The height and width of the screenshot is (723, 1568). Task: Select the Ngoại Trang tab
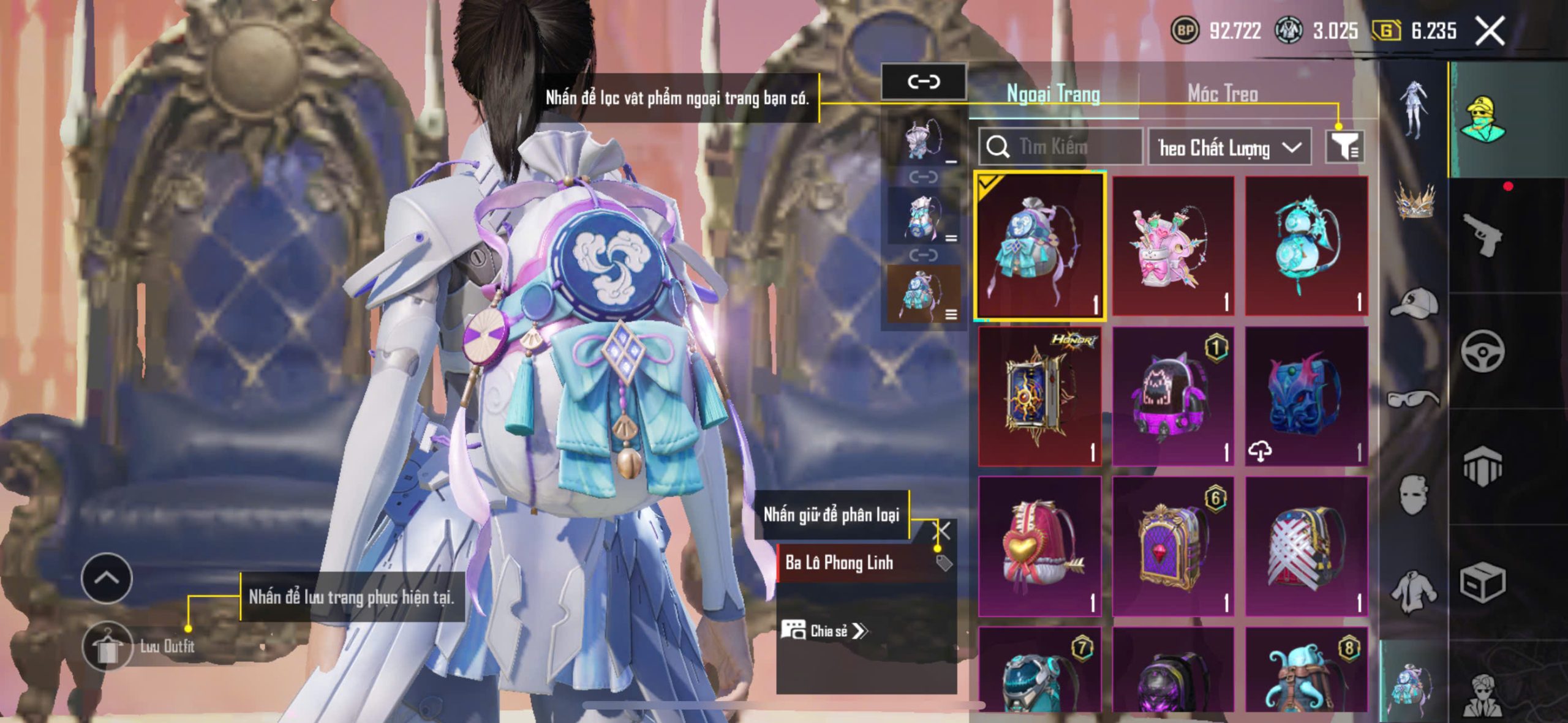point(1053,94)
